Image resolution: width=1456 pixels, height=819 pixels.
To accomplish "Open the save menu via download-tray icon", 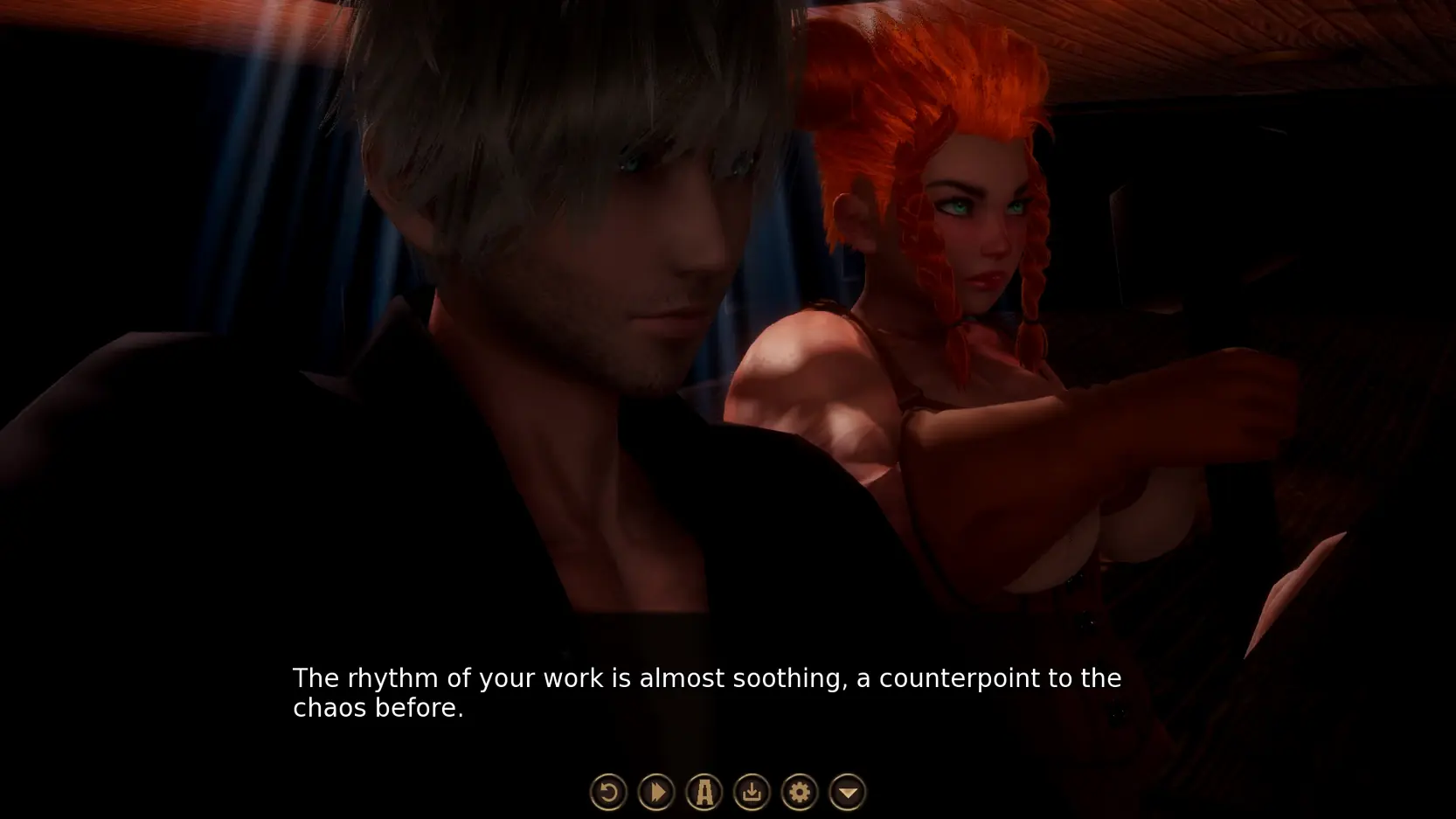I will pos(752,793).
